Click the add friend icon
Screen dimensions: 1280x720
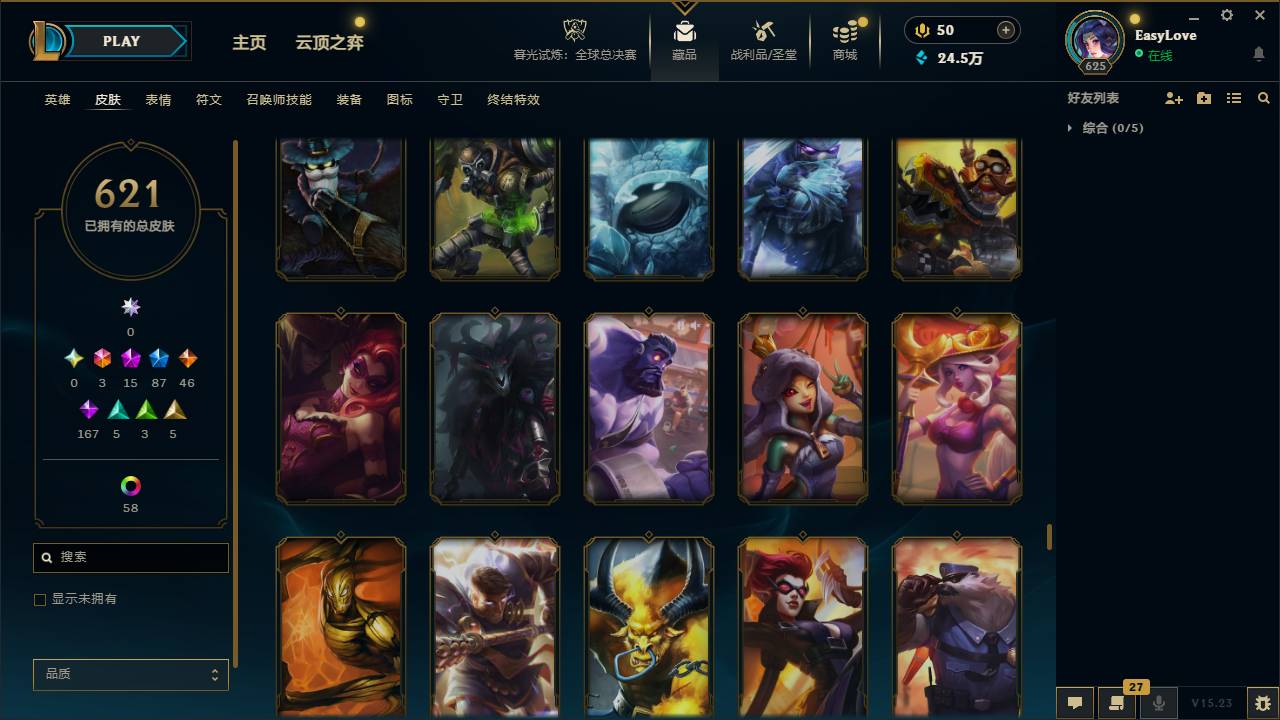1174,97
